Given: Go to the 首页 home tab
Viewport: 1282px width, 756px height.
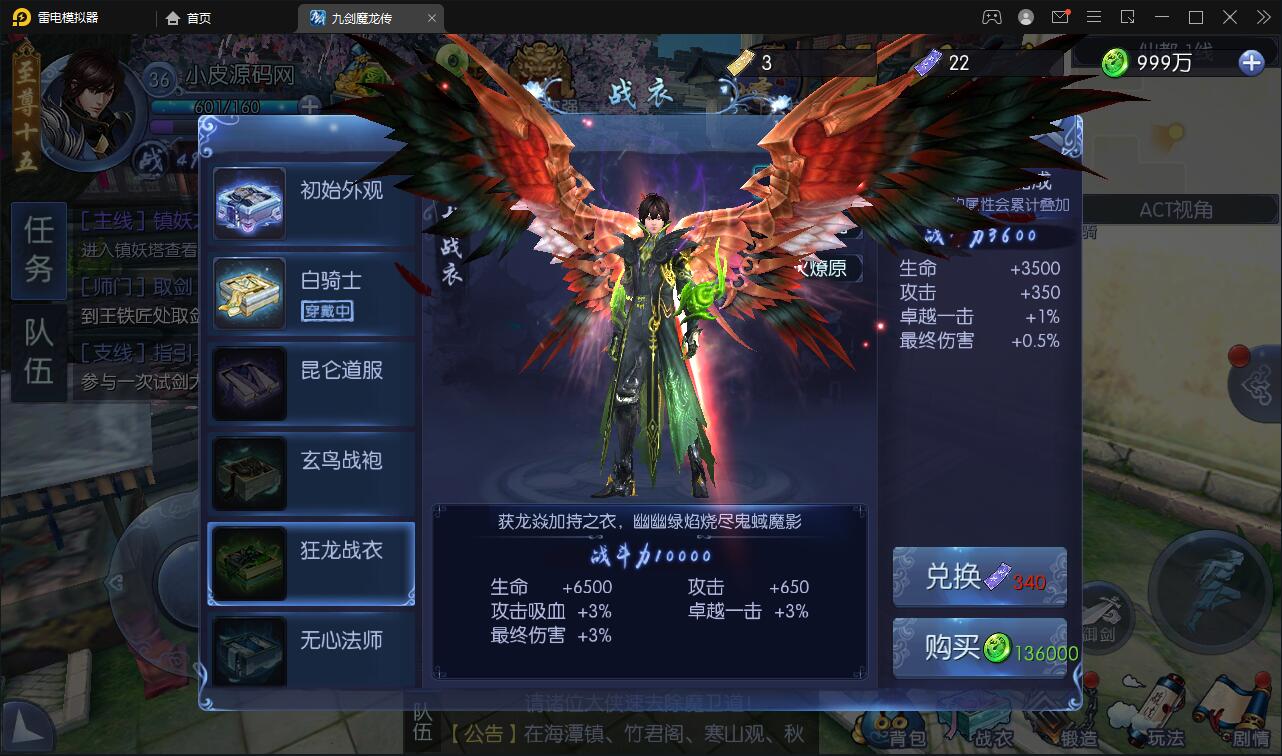Looking at the screenshot, I should pyautogui.click(x=190, y=17).
